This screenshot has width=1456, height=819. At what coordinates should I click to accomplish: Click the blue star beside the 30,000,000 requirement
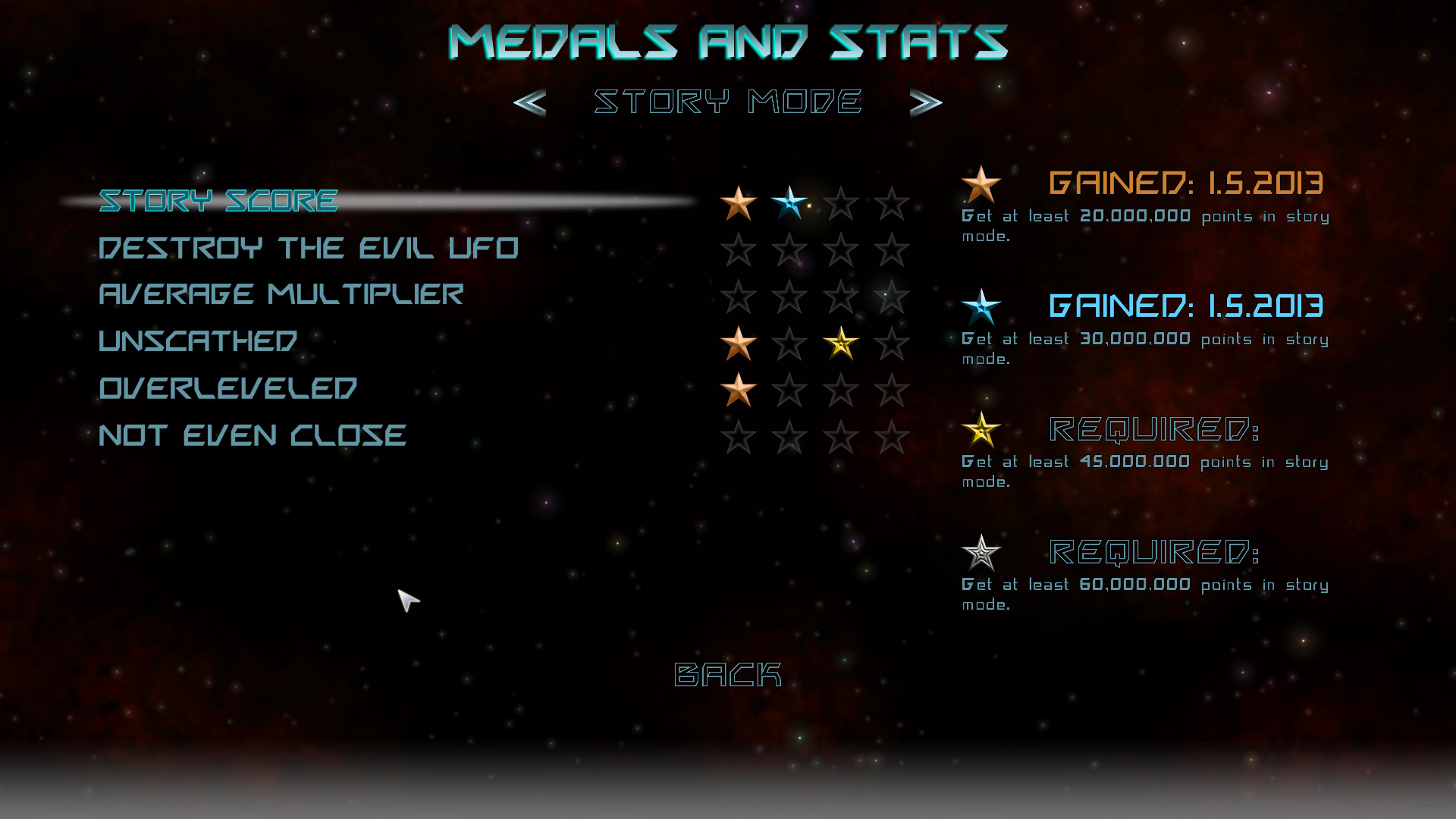[x=981, y=308]
